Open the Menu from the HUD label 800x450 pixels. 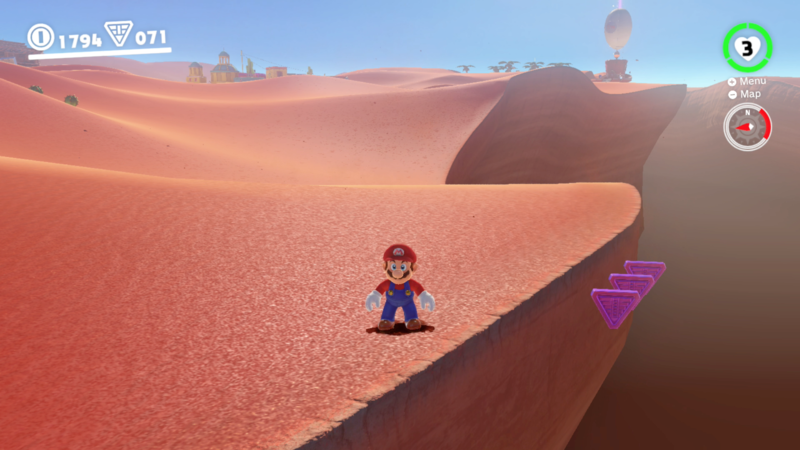(752, 81)
